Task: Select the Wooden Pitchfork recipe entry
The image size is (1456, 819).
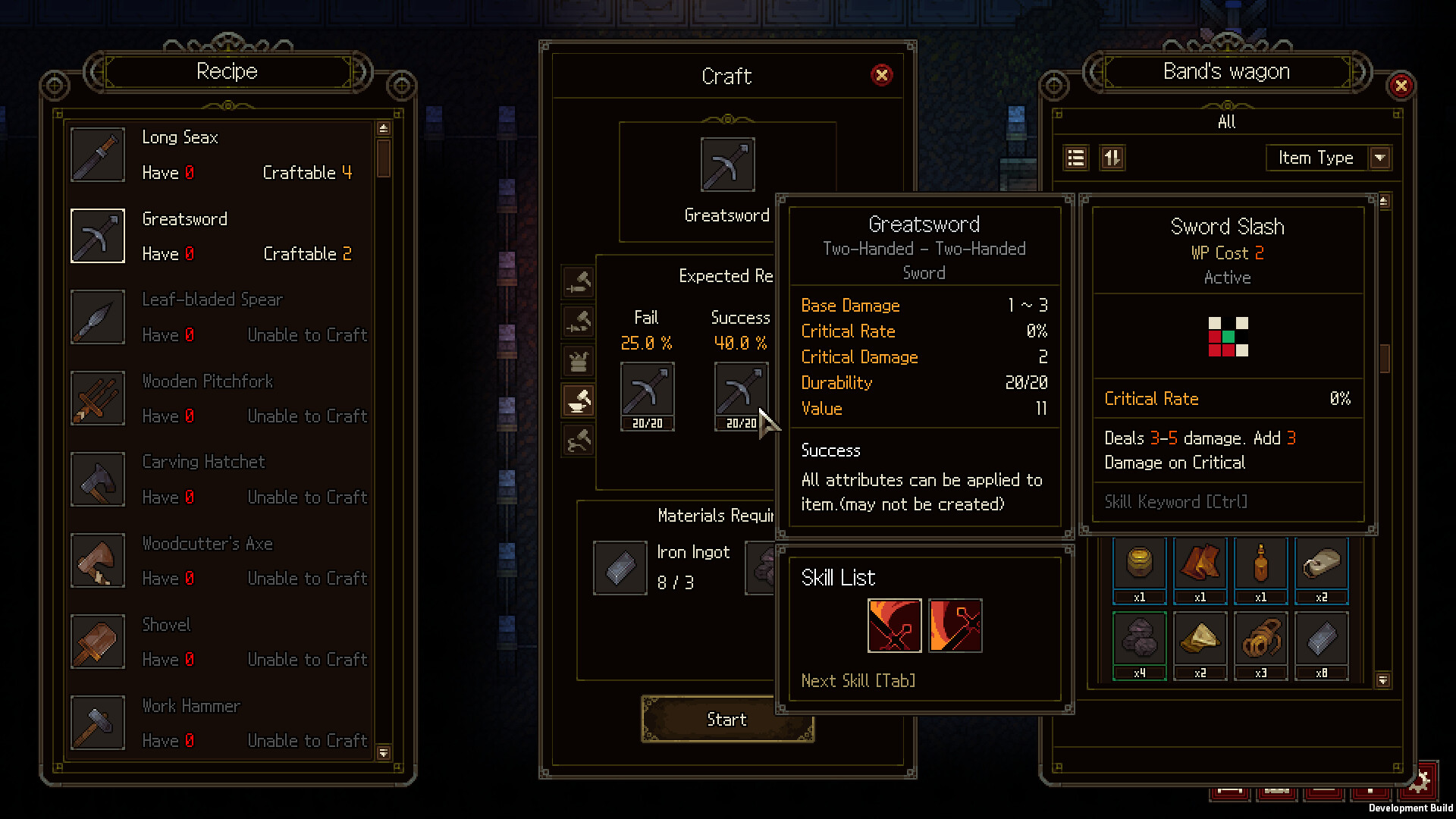Action: (x=220, y=398)
